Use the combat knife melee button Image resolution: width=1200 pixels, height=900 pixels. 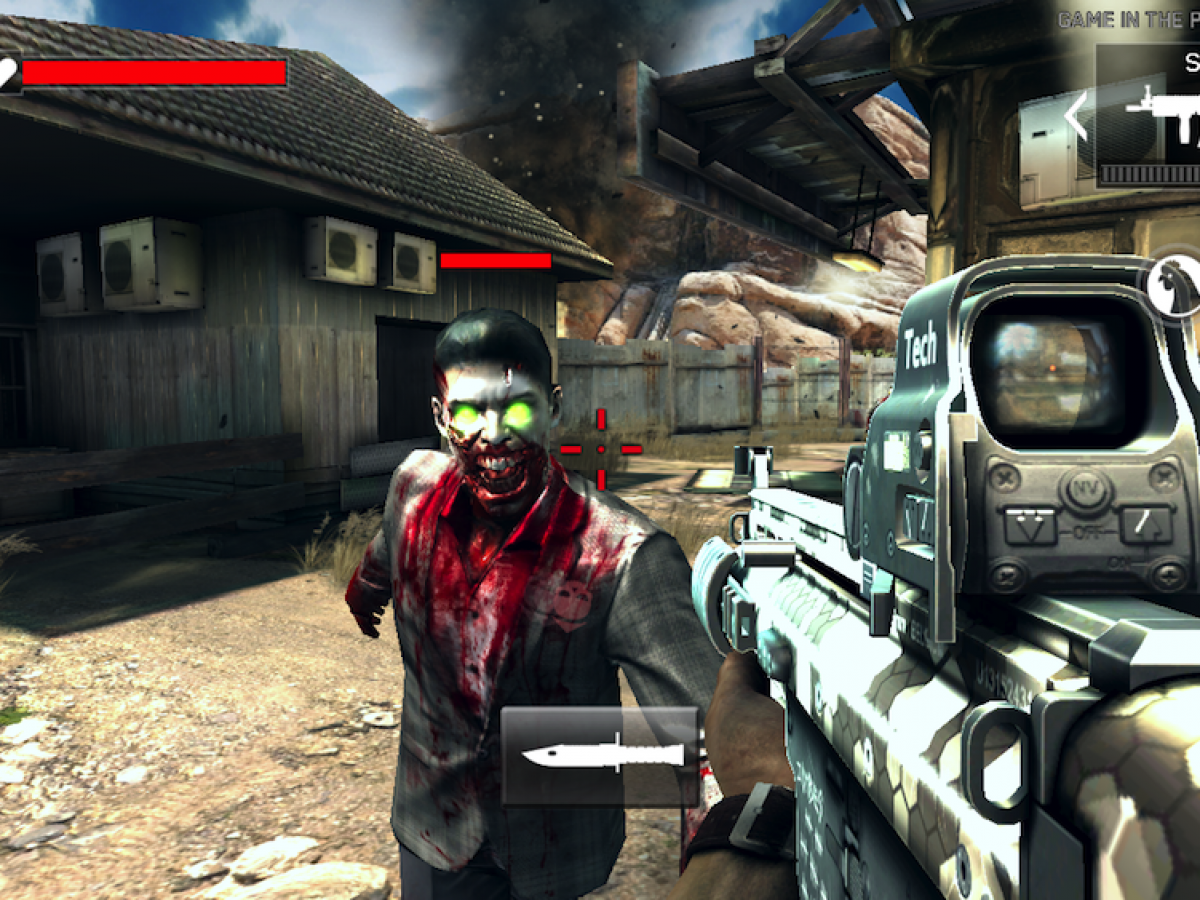tap(600, 755)
